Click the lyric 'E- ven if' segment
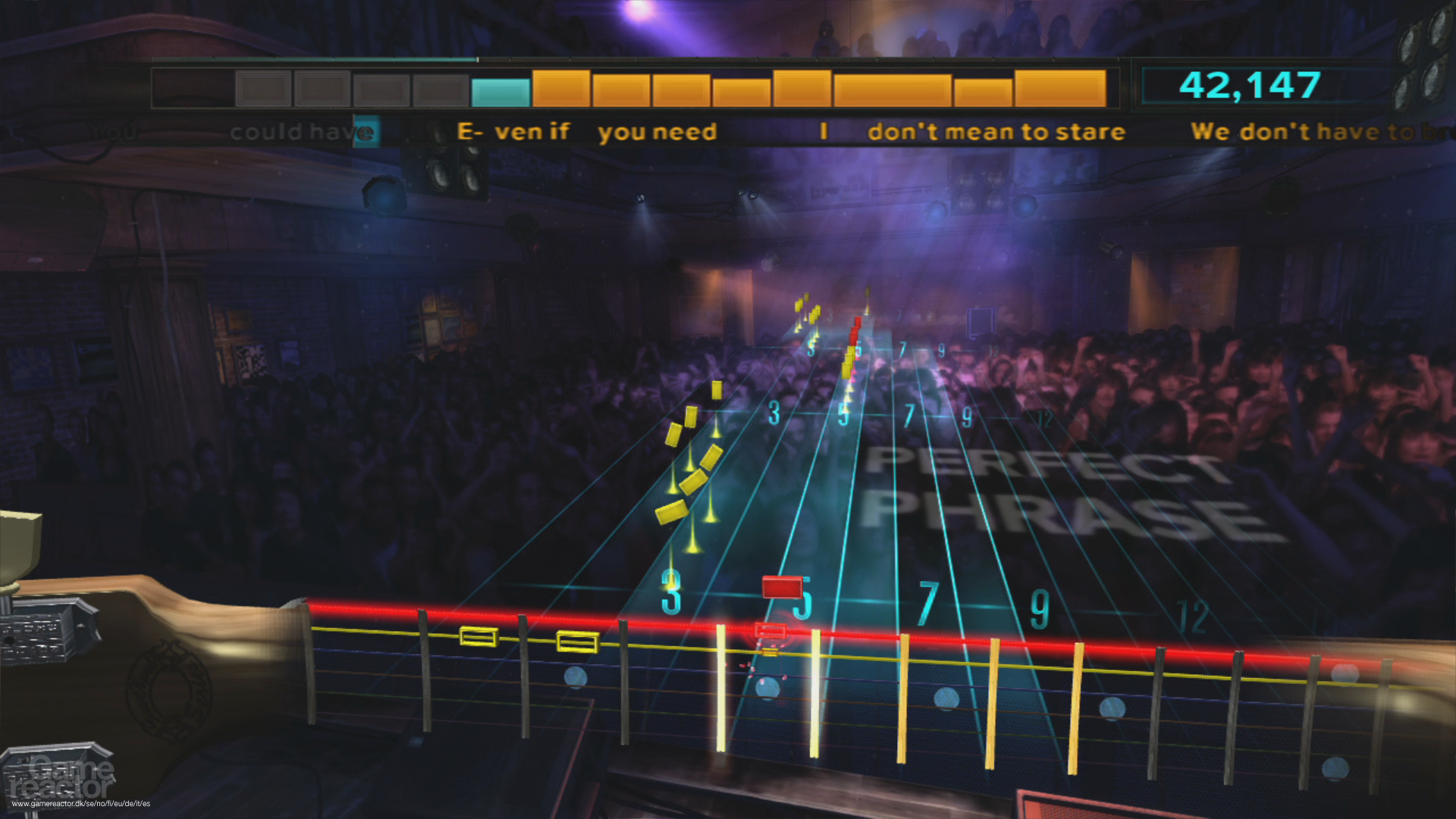Screen dimensions: 1456x819 512,131
